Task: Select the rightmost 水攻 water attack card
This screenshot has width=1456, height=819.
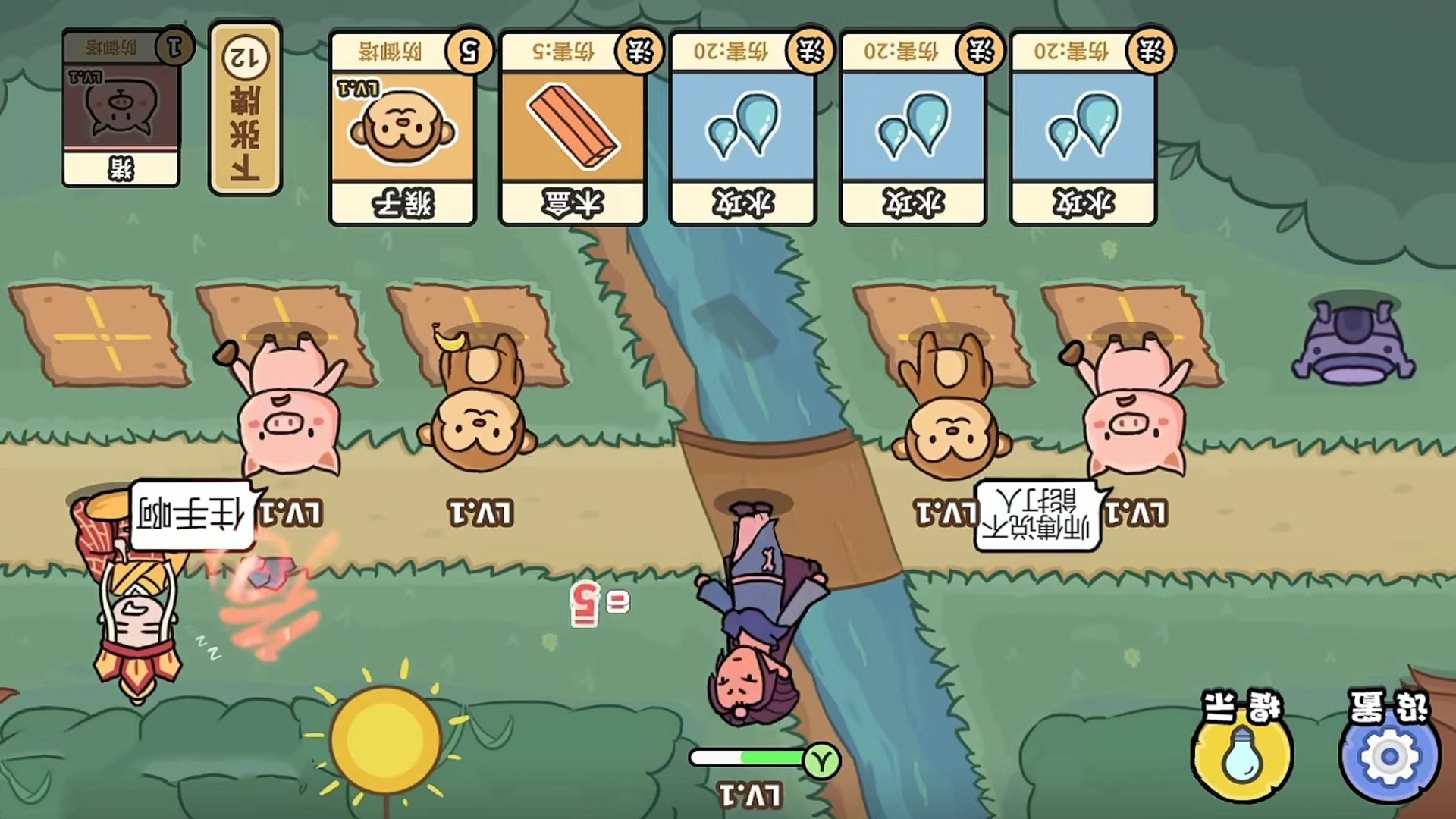Action: pyautogui.click(x=1082, y=125)
